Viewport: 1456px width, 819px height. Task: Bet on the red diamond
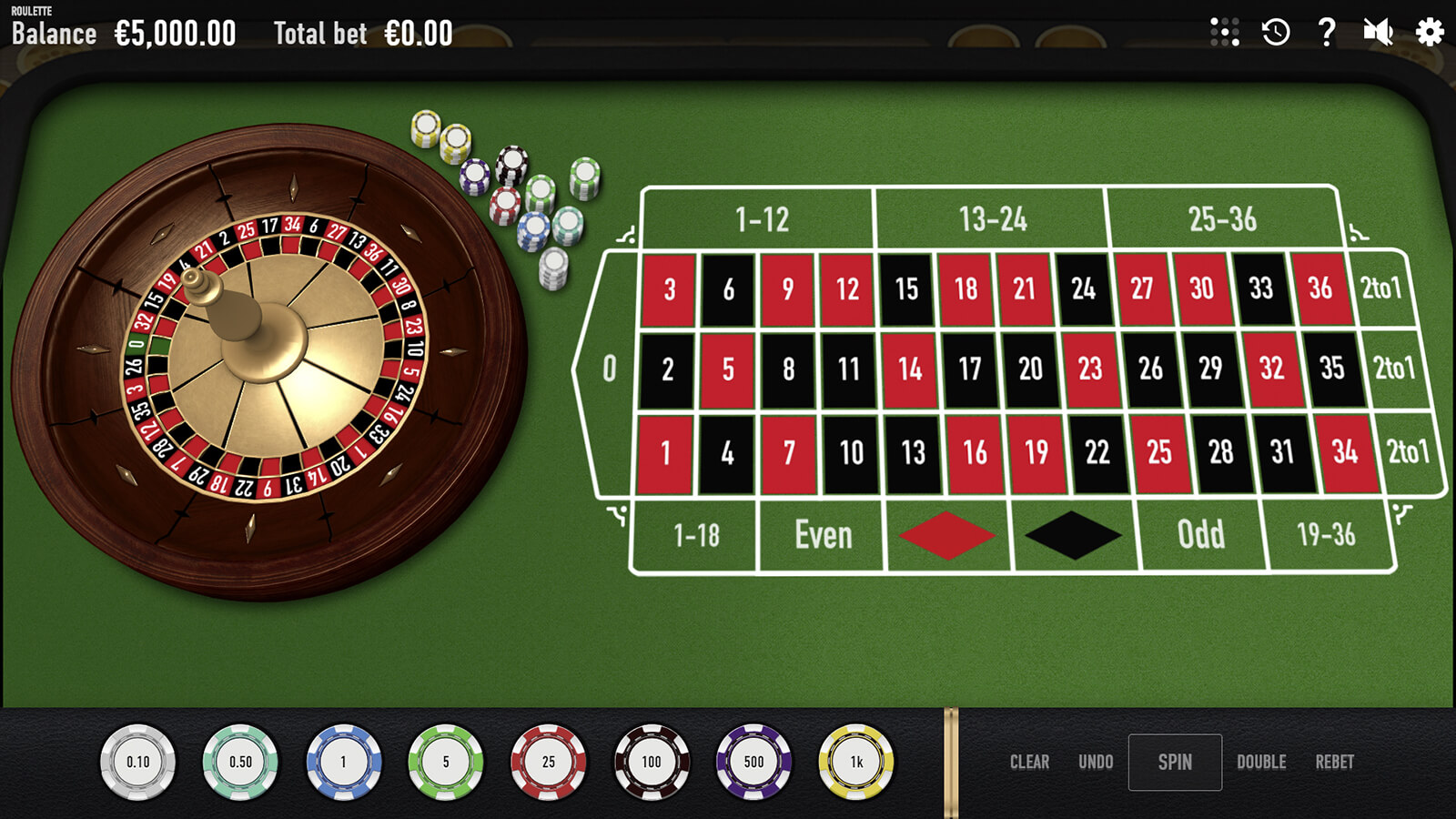click(946, 535)
